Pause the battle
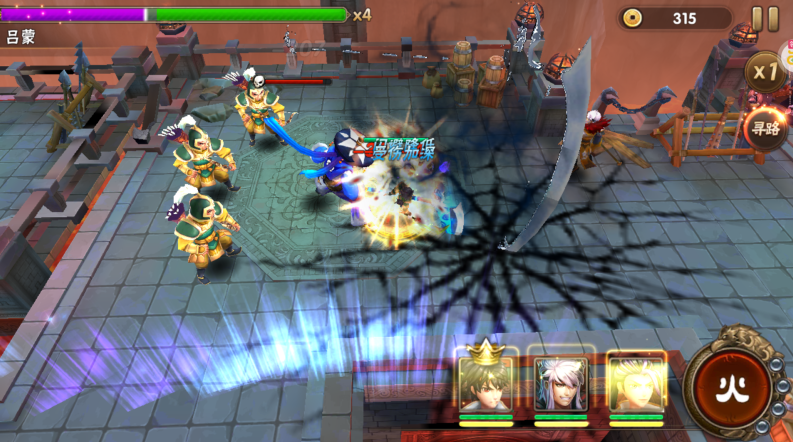The height and width of the screenshot is (442, 793). (765, 18)
